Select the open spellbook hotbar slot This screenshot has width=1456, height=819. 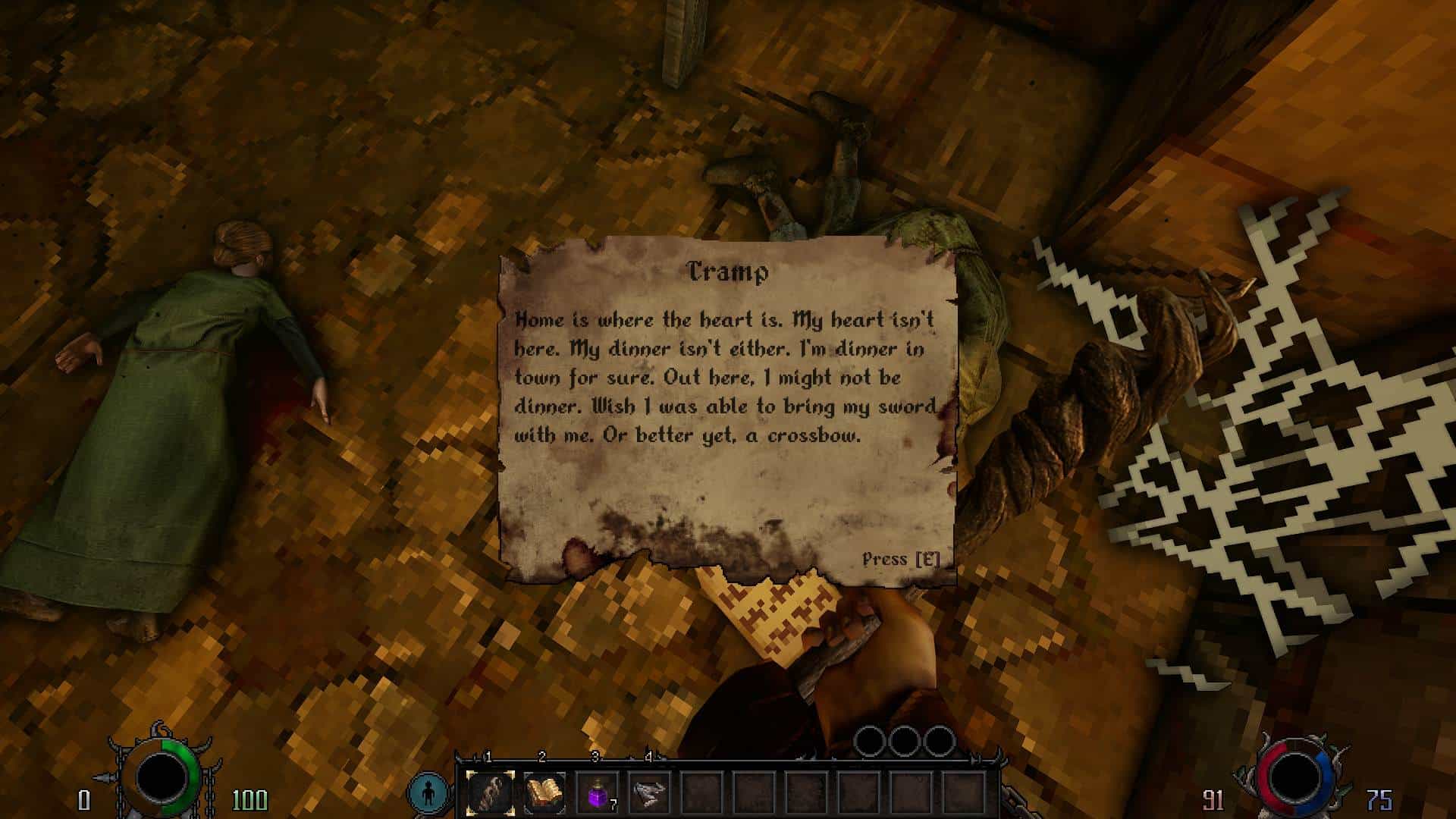[x=544, y=794]
